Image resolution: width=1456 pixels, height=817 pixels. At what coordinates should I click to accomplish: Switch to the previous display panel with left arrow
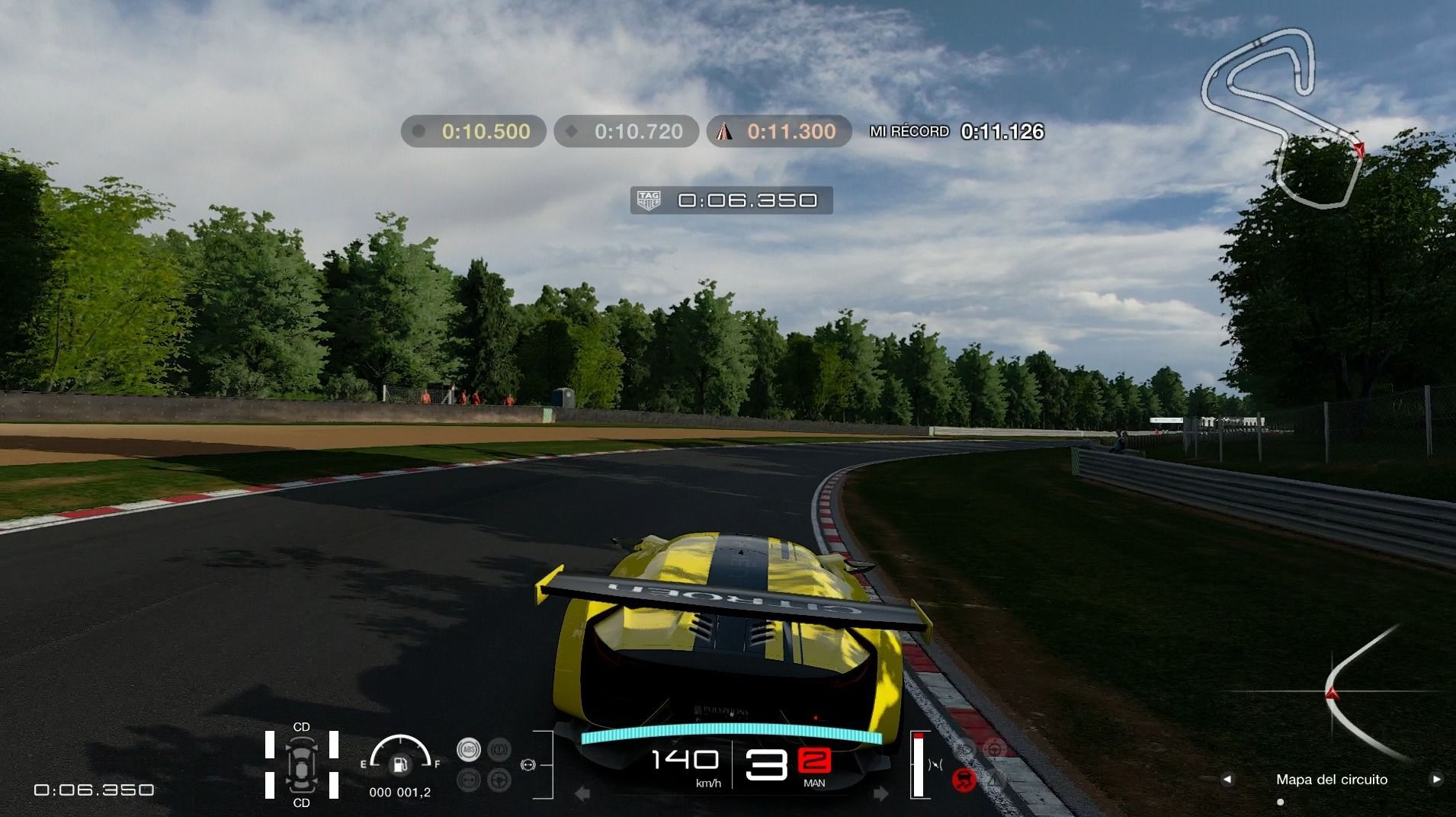click(x=1227, y=779)
